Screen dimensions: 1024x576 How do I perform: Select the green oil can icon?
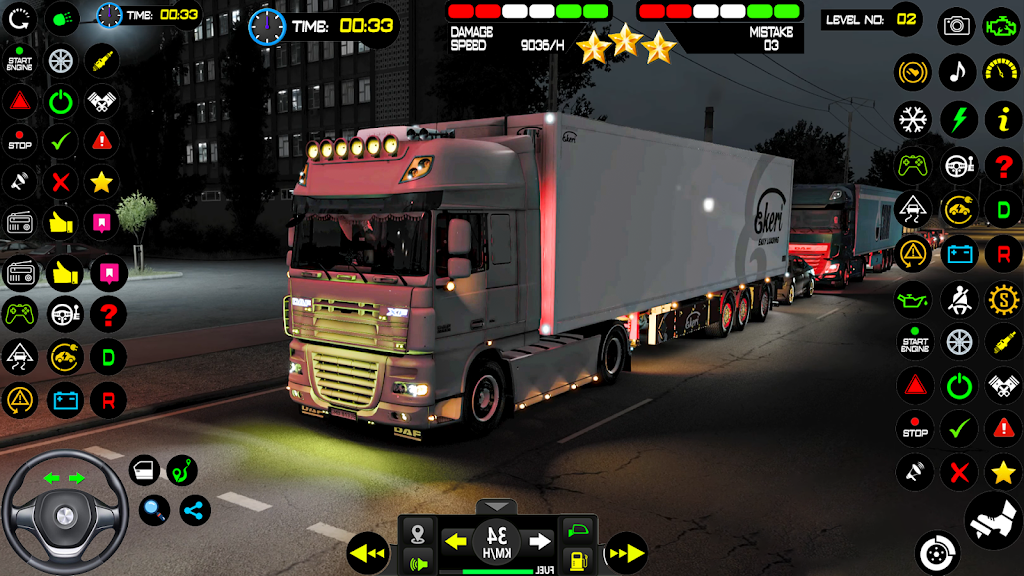point(913,299)
